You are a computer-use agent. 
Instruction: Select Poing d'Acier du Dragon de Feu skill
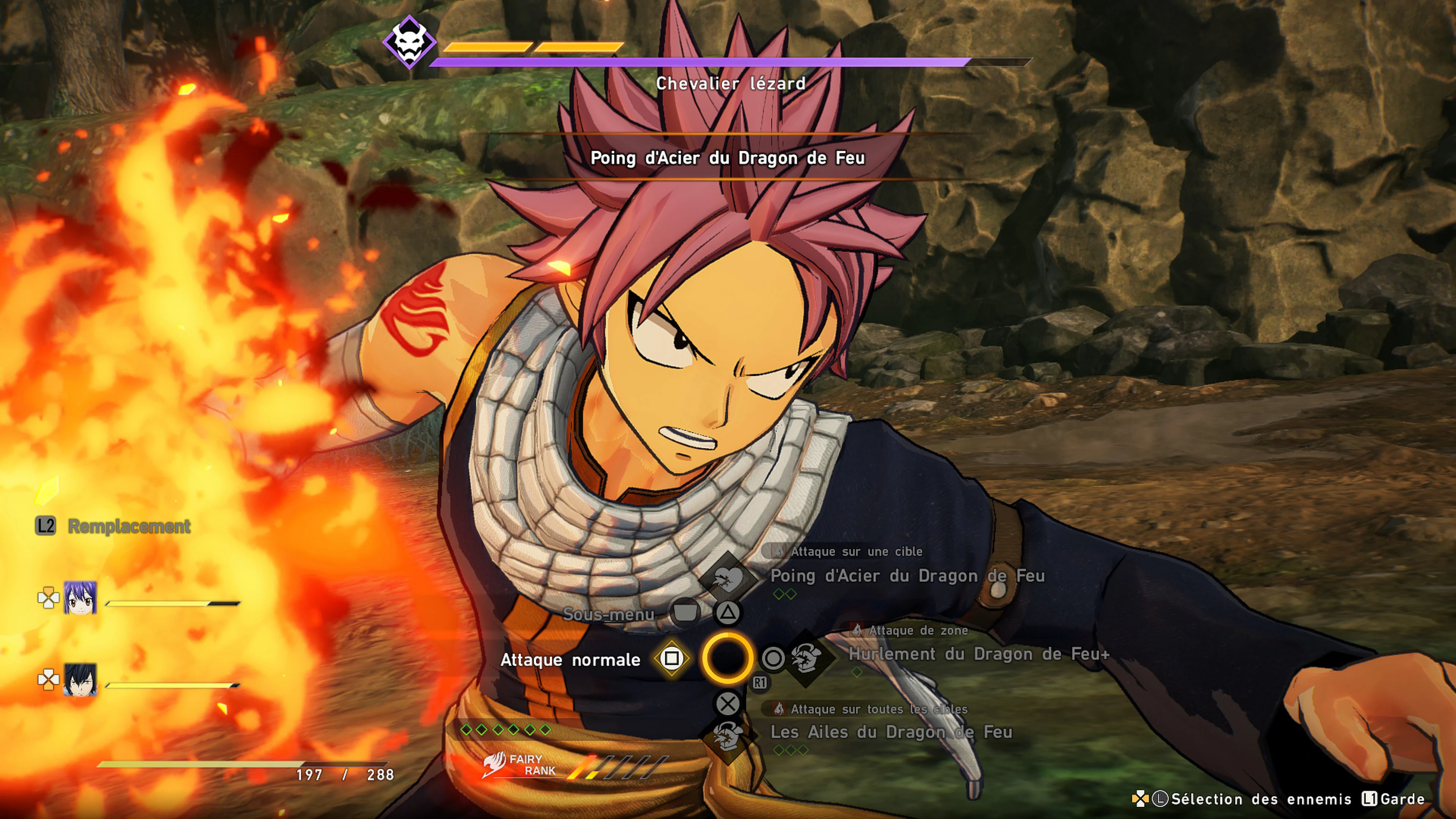point(907,576)
